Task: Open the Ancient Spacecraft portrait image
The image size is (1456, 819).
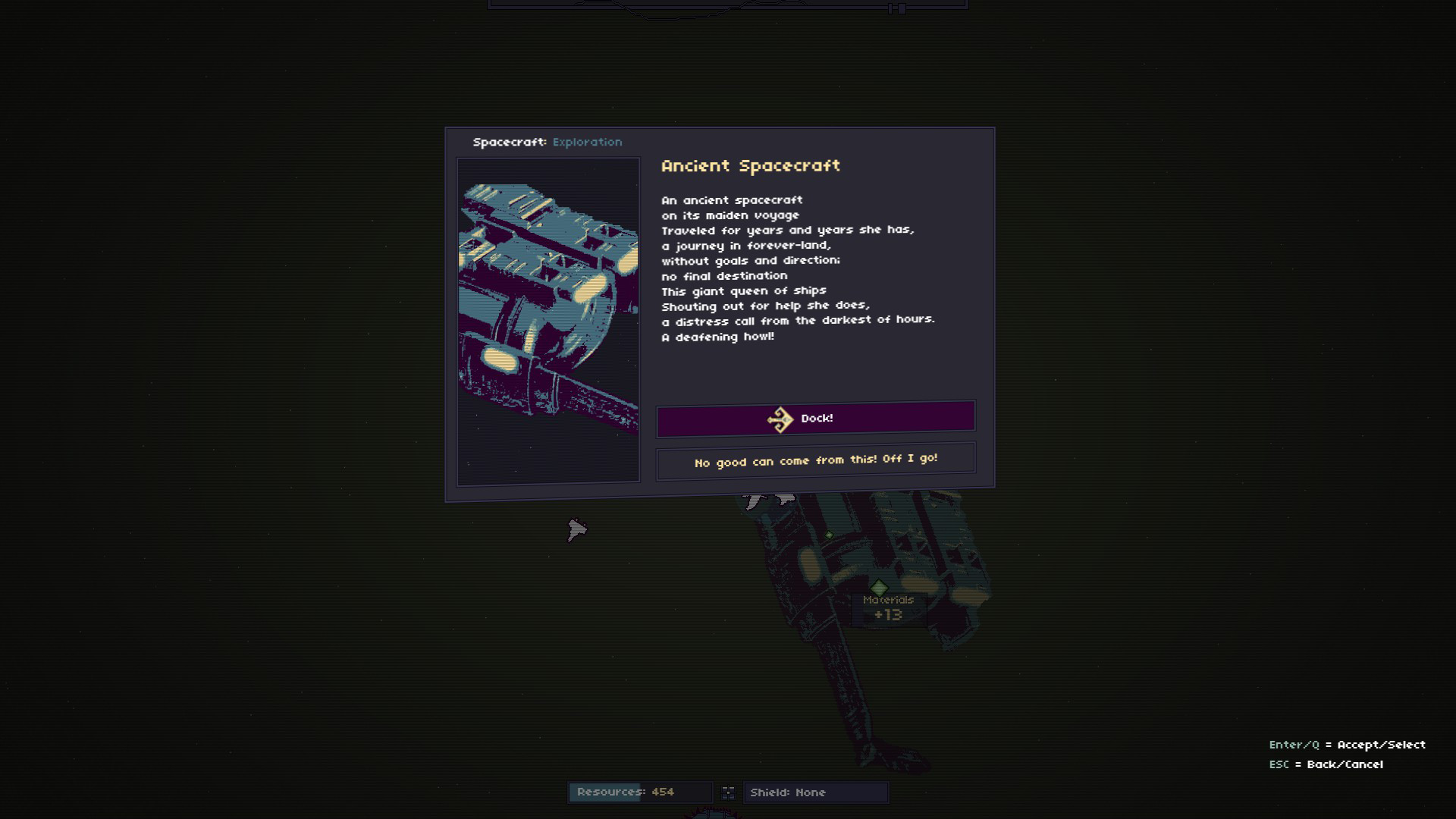Action: [x=548, y=318]
